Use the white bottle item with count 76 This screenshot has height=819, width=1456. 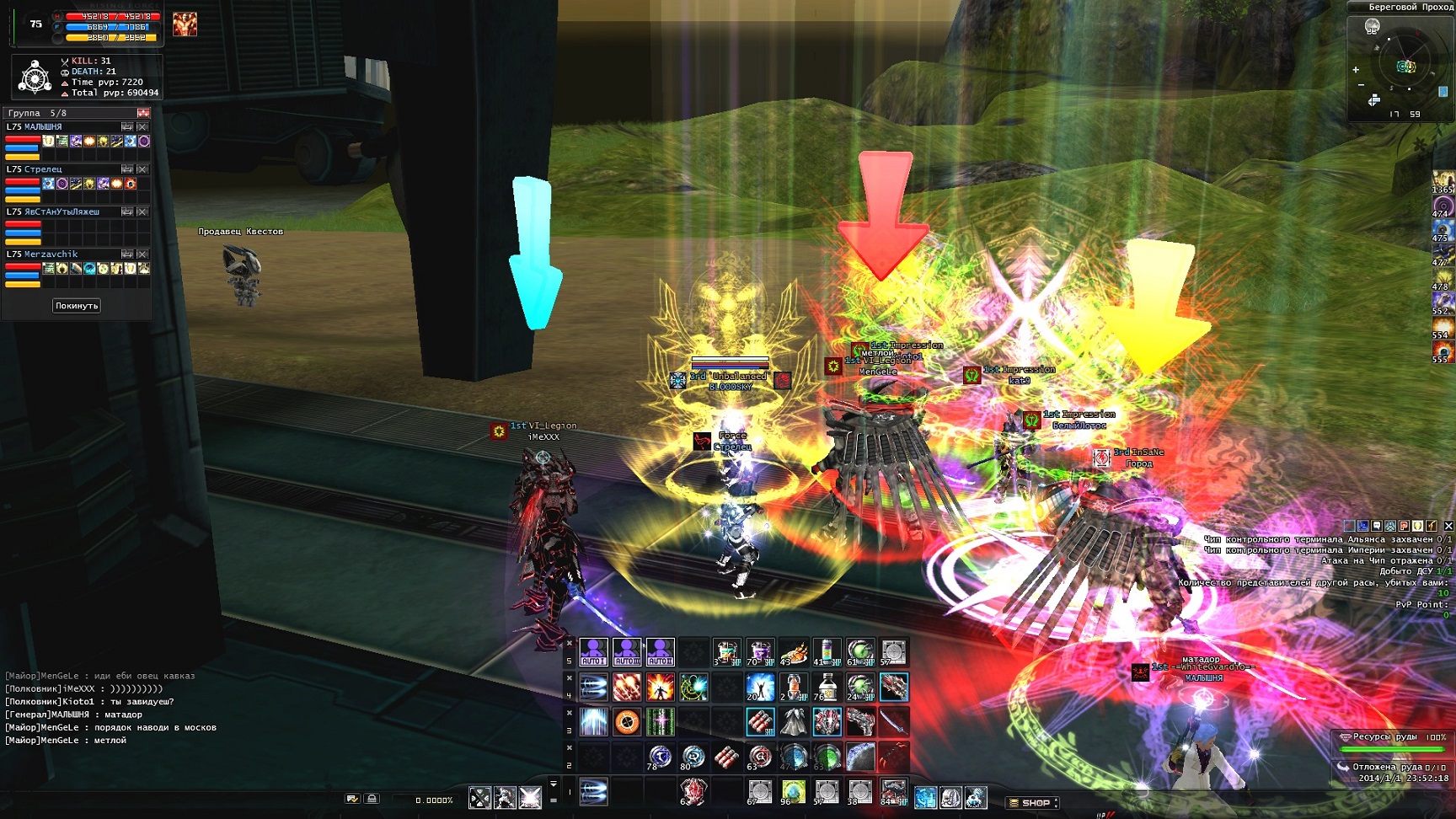pyautogui.click(x=826, y=688)
